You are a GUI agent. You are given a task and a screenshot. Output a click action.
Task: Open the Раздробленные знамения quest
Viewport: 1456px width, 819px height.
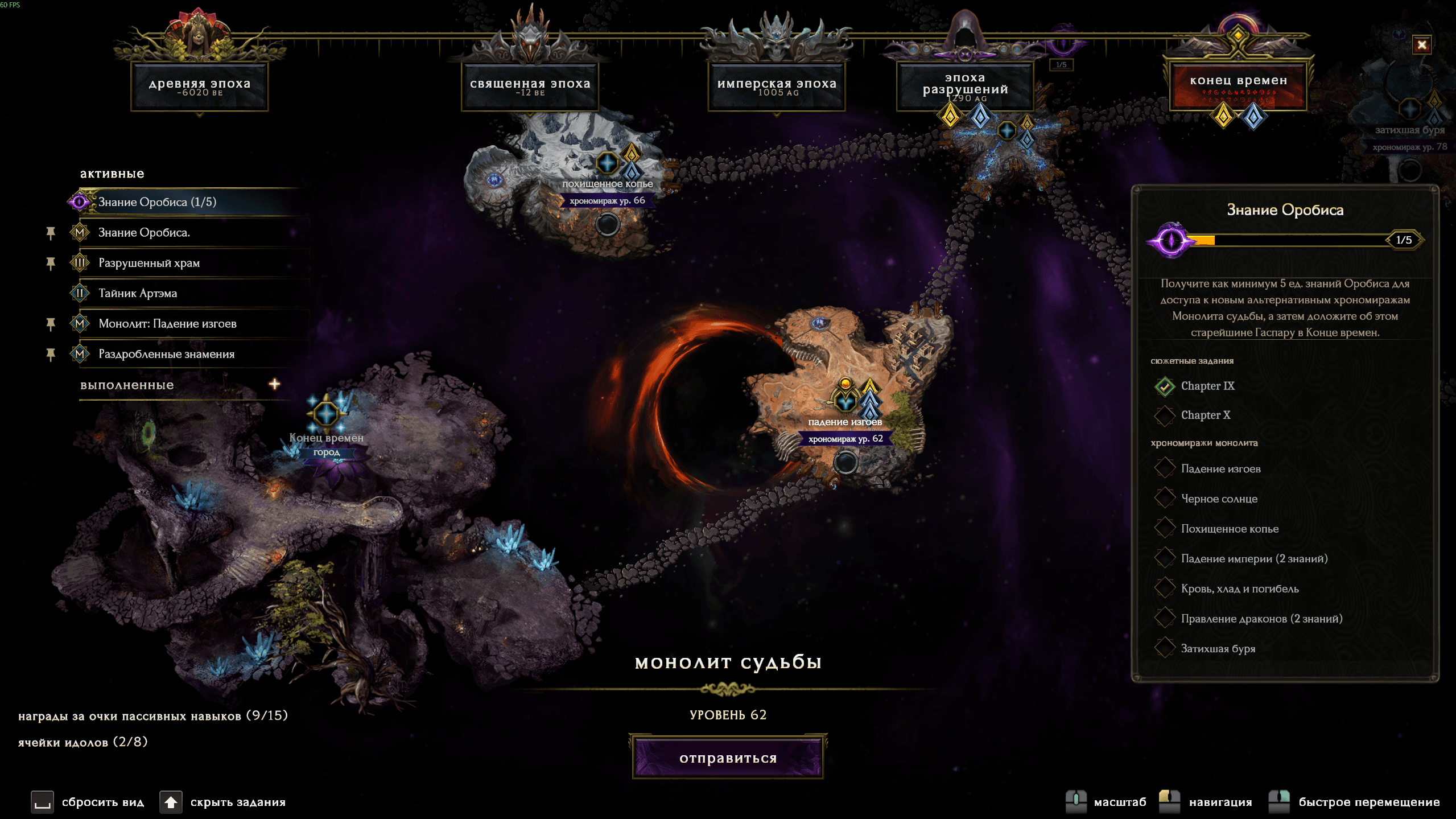tap(166, 354)
